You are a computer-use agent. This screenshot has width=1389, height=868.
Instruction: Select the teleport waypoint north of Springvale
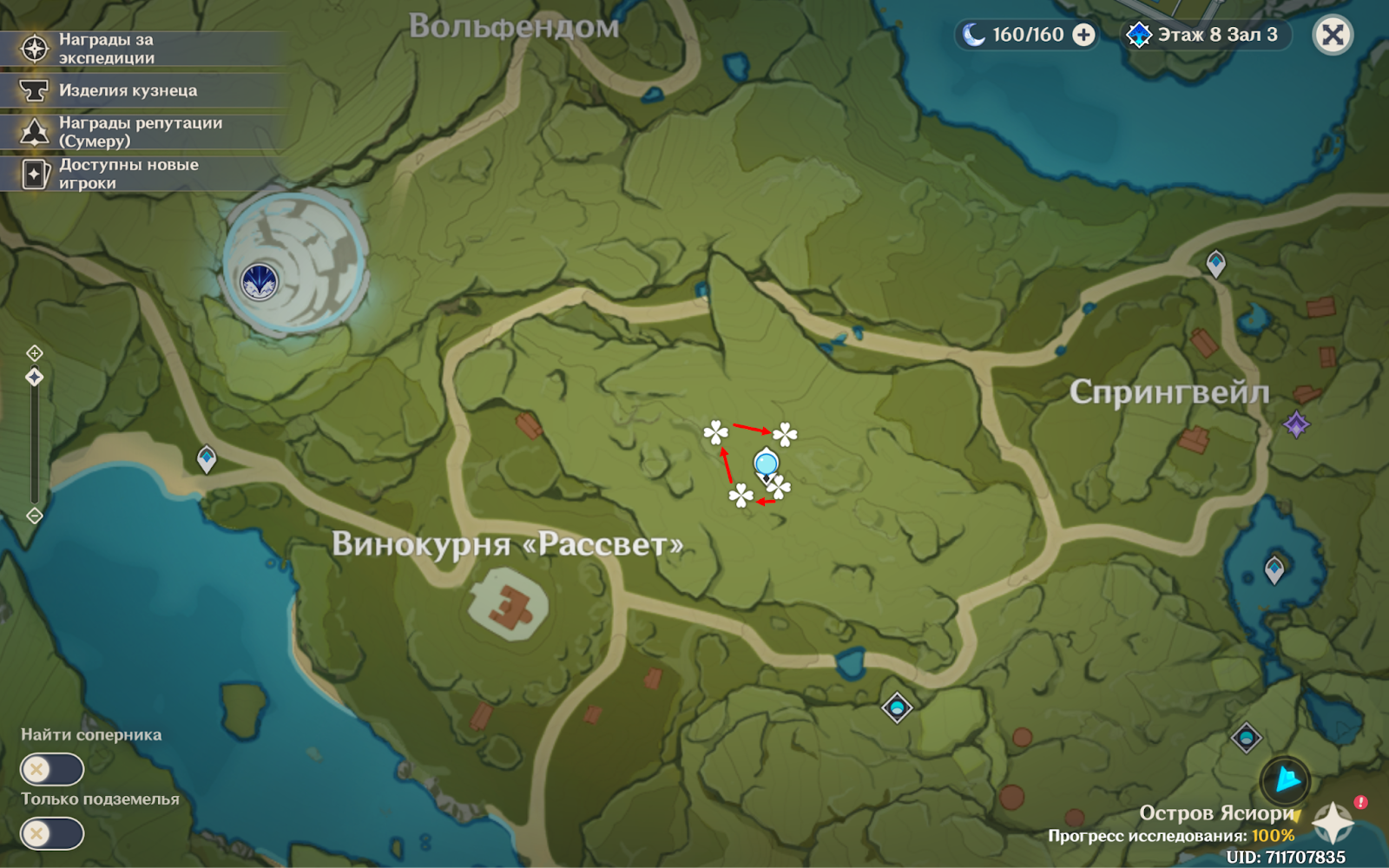1215,262
